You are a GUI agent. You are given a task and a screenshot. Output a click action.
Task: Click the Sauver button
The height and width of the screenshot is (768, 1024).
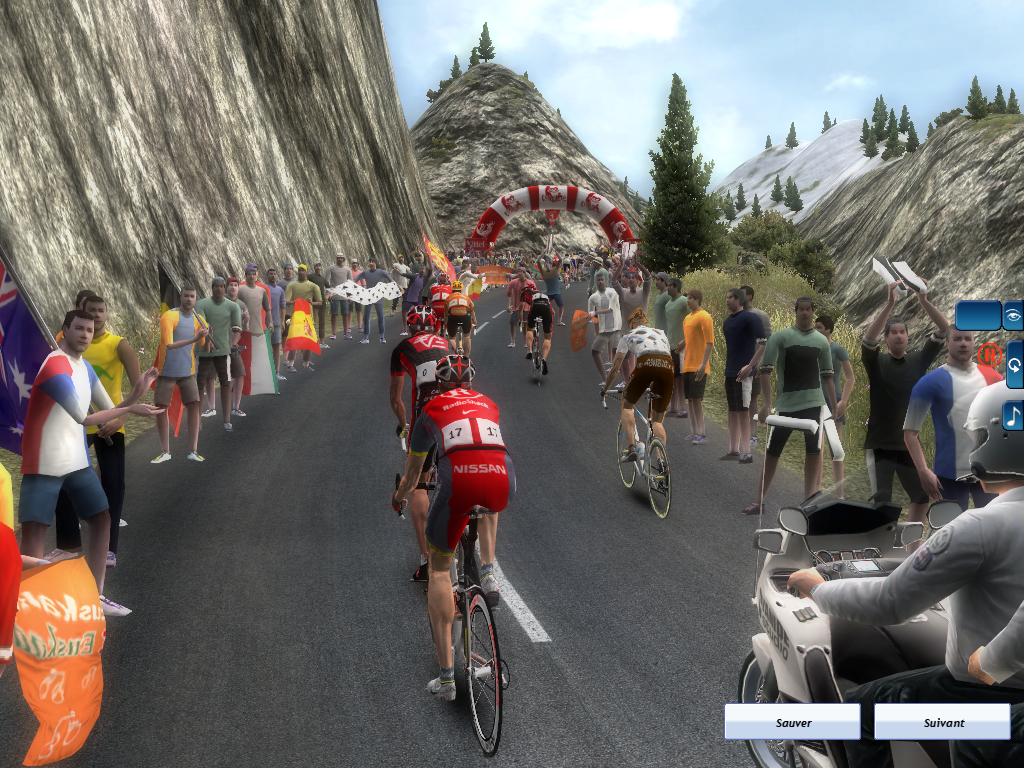tap(792, 722)
